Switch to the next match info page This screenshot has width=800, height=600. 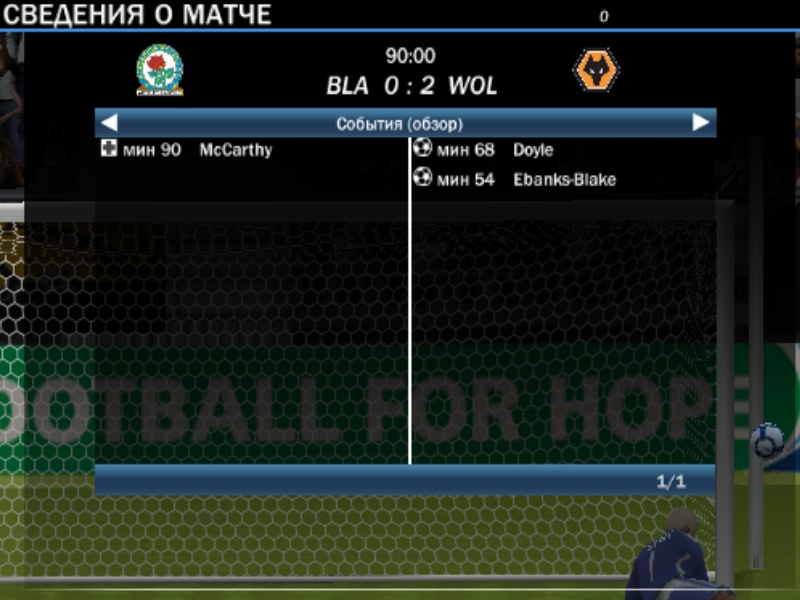pyautogui.click(x=701, y=123)
